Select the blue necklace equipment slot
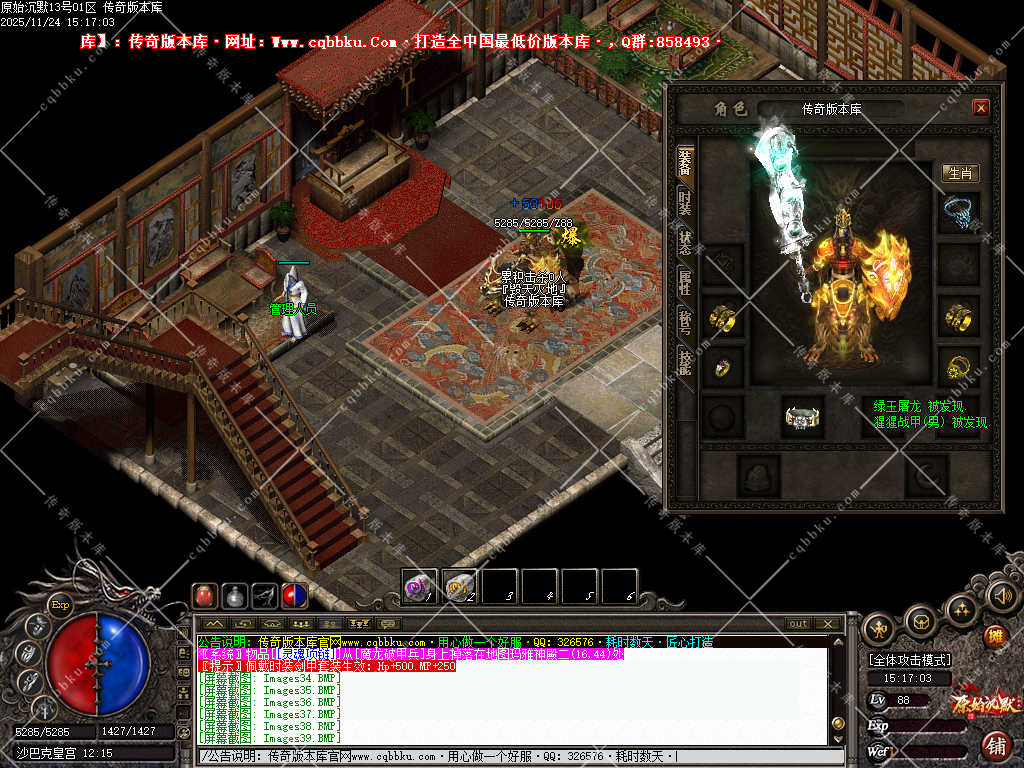 (x=959, y=212)
